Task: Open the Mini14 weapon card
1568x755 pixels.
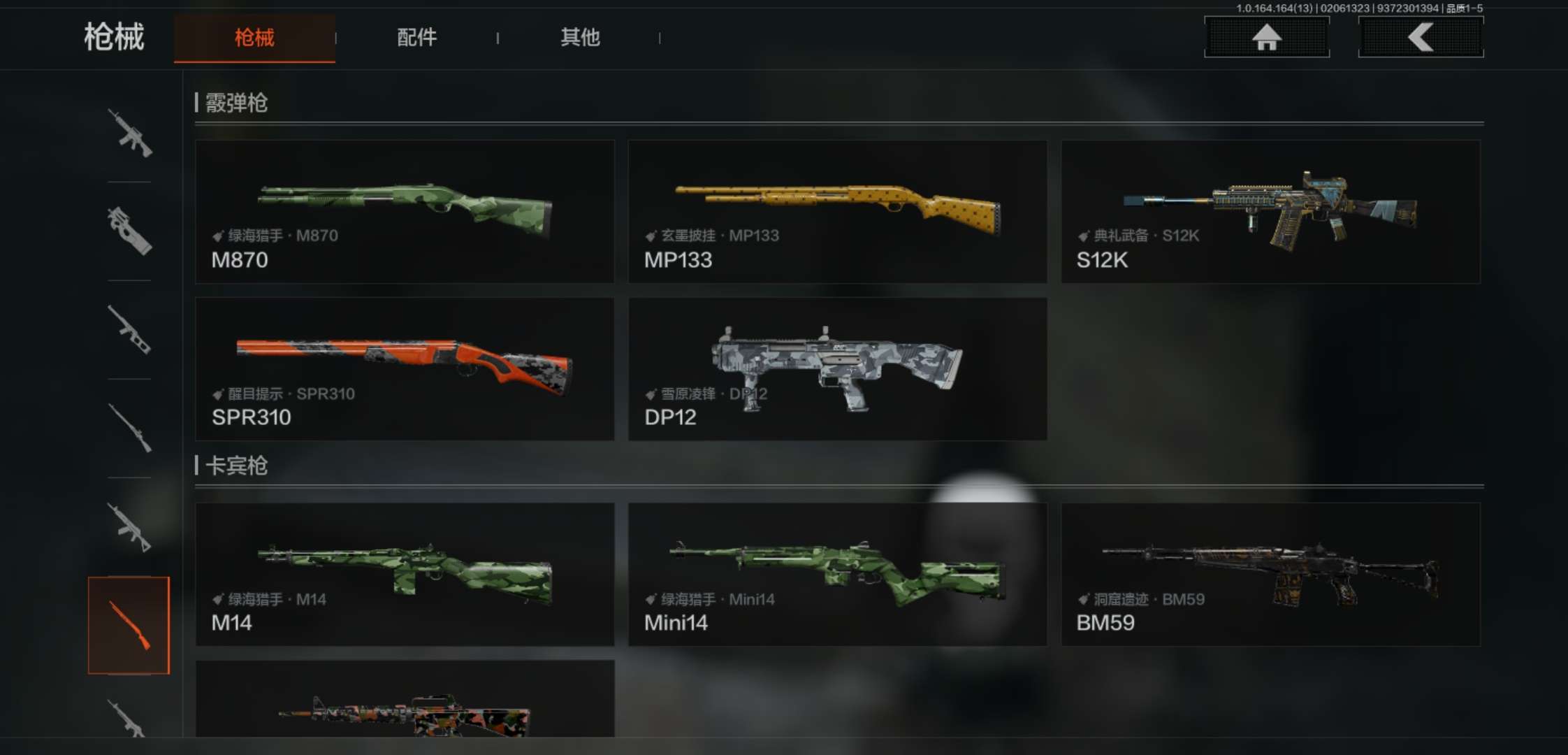Action: click(837, 574)
